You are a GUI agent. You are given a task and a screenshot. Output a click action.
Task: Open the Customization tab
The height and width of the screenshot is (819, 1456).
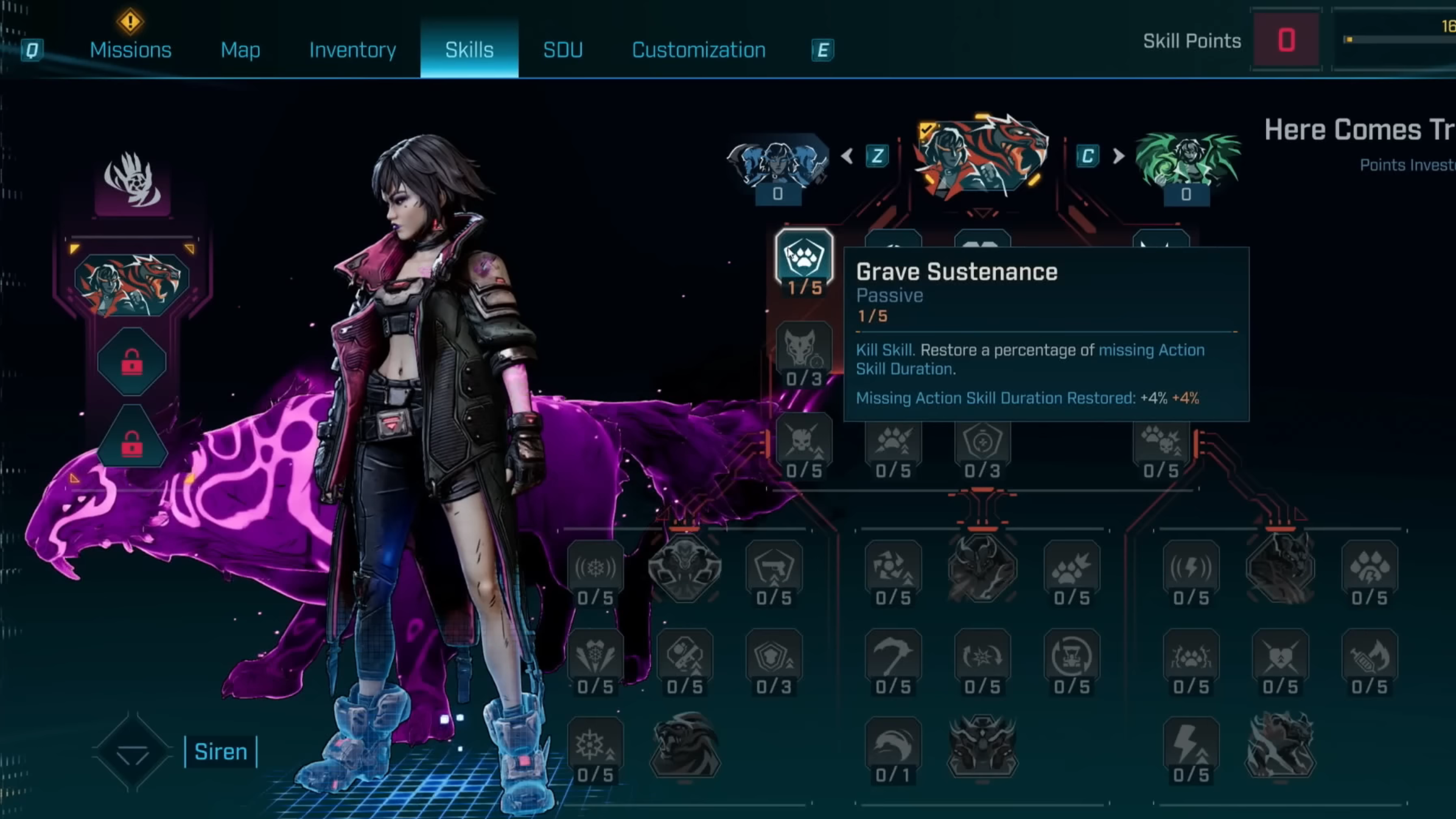coord(698,50)
